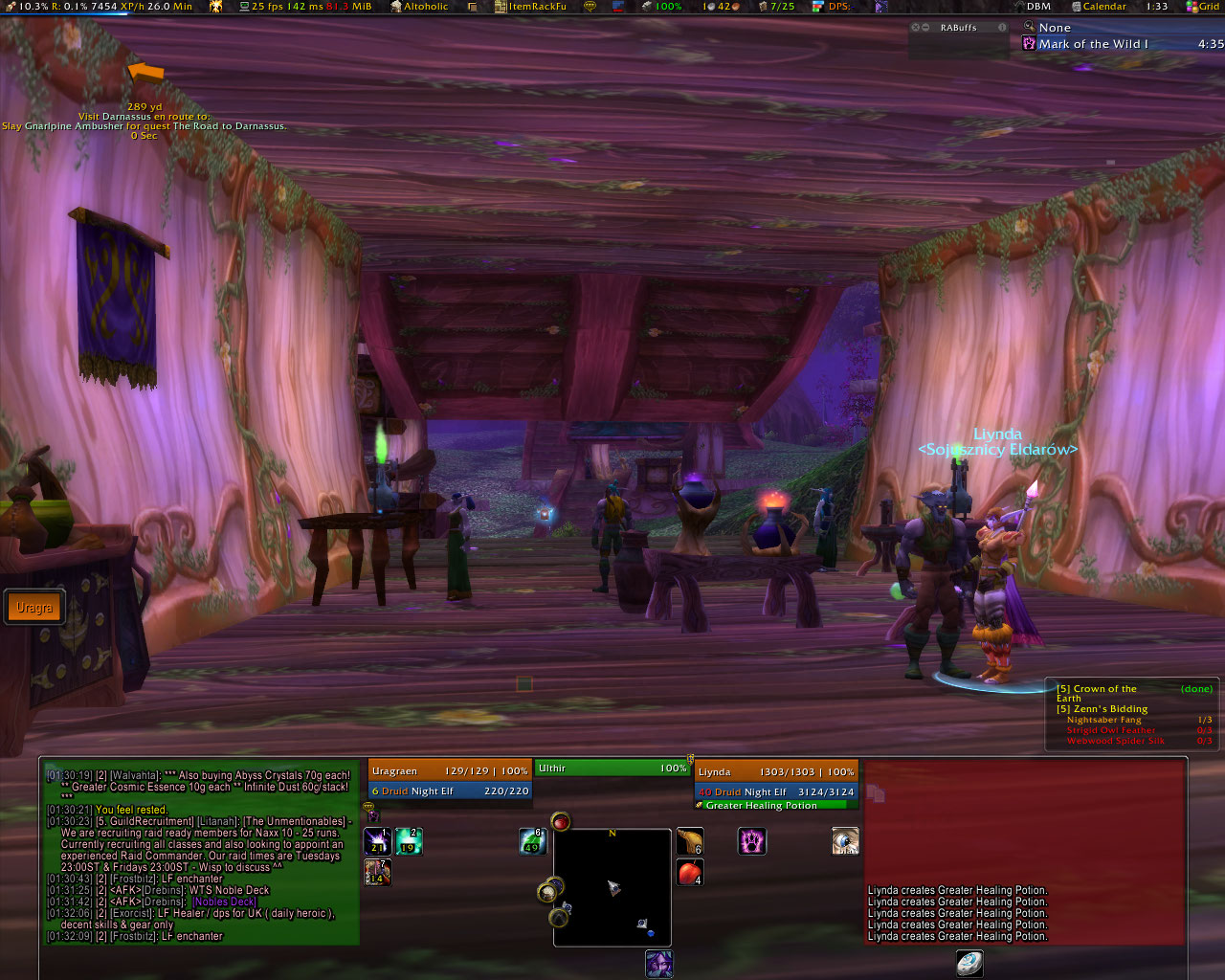This screenshot has height=980, width=1225.
Task: Click the eye icon button
Action: pyautogui.click(x=845, y=842)
